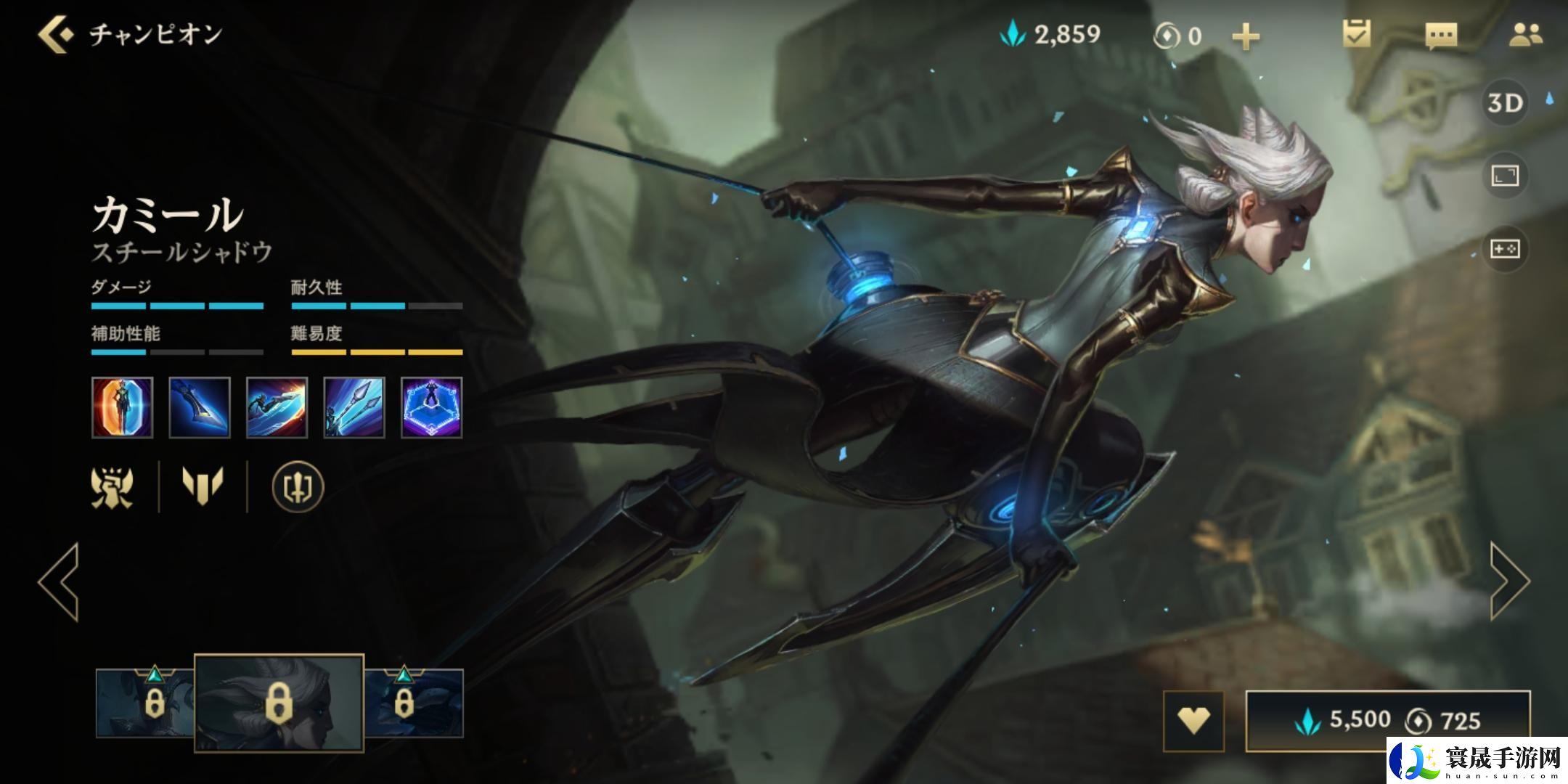Show the hexagon ultimate ability
Screen dimensions: 1568x784
tap(431, 407)
